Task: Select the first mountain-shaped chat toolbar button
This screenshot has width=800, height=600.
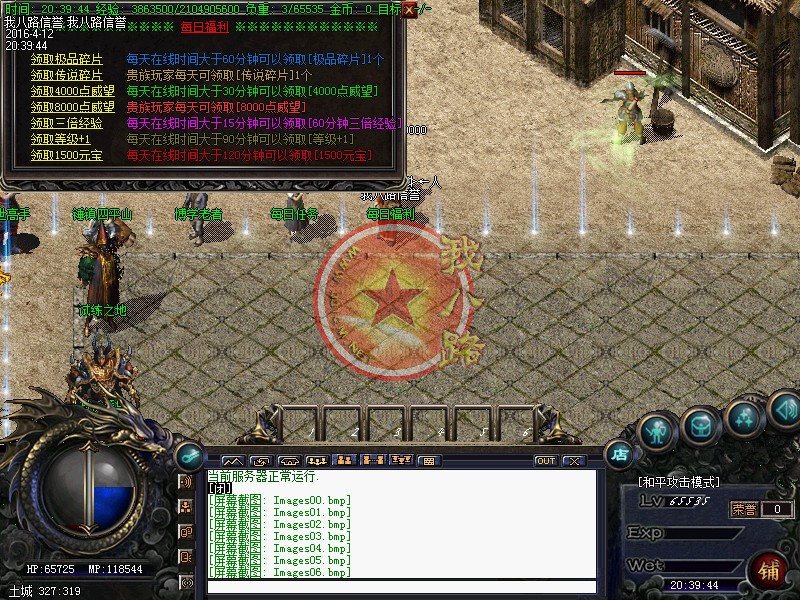Action: tap(232, 461)
